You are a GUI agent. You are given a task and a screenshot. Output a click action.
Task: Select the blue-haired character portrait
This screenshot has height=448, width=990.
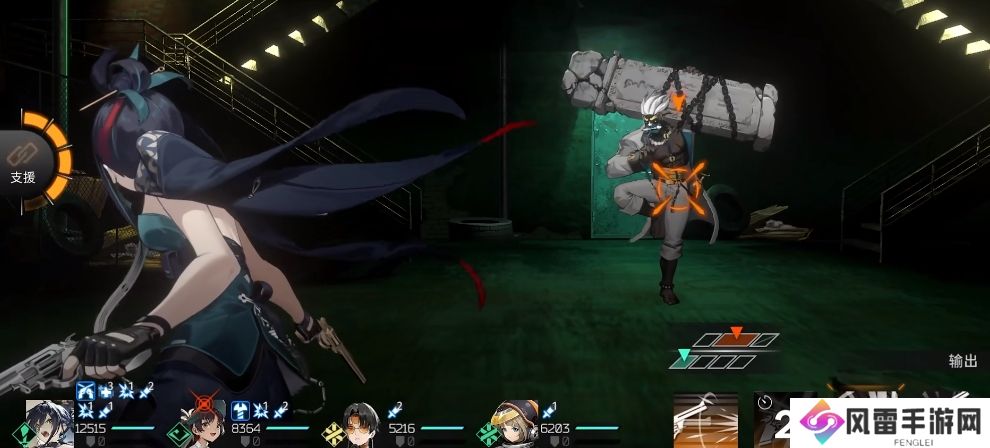(46, 422)
